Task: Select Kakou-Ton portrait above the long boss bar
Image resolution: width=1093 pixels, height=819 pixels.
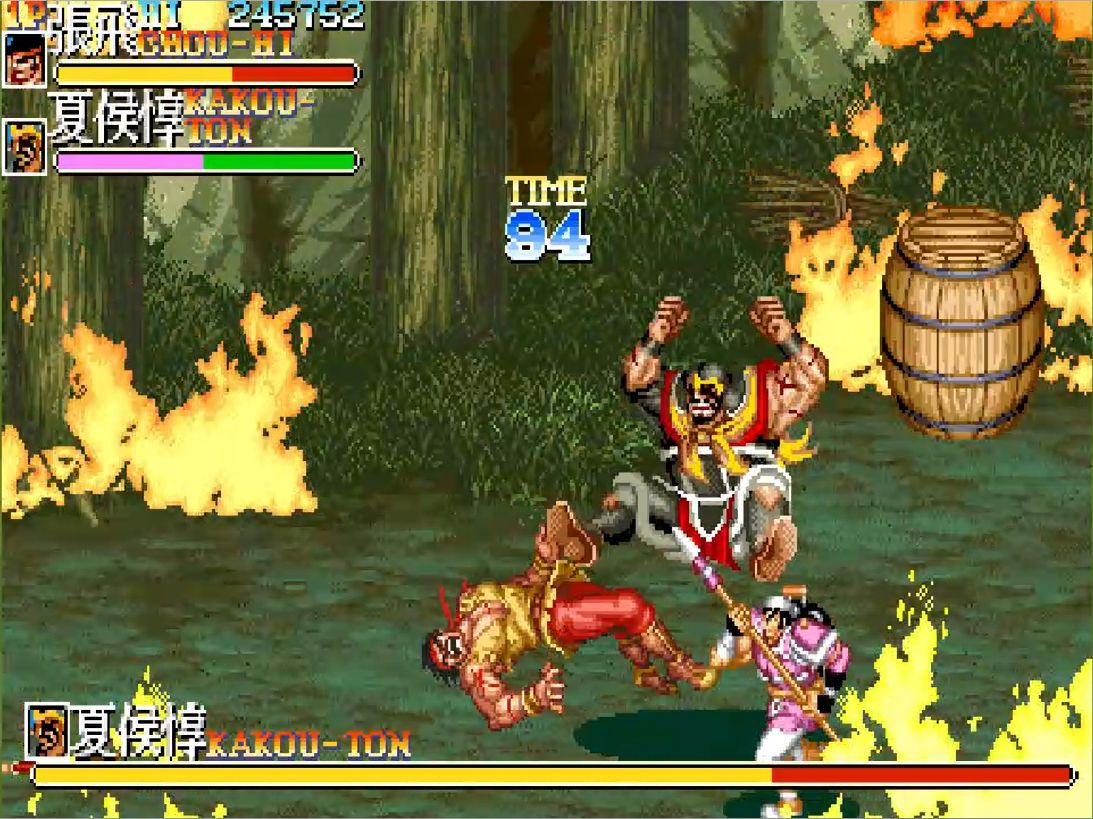Action: pyautogui.click(x=47, y=731)
